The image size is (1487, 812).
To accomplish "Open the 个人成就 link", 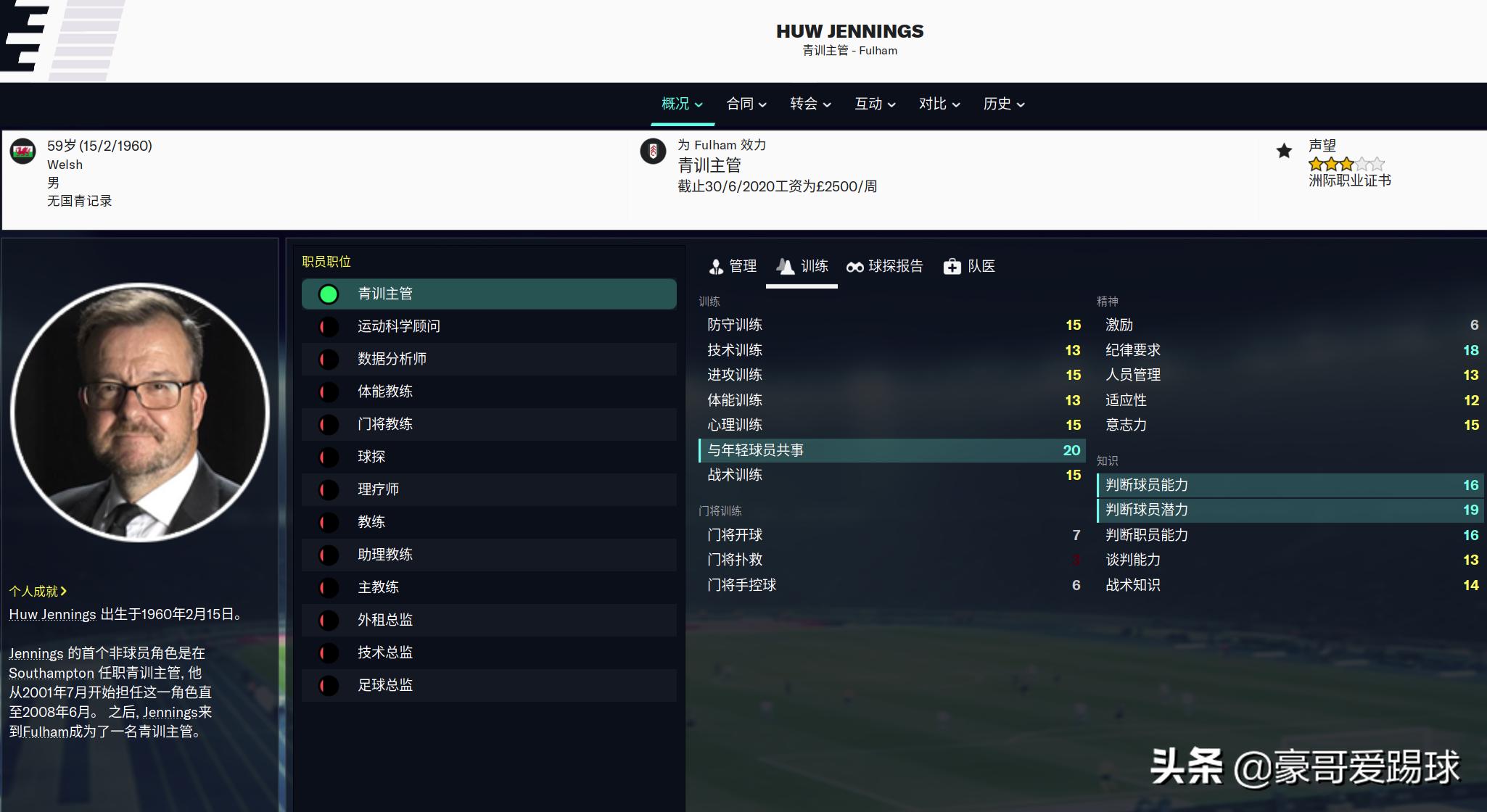I will [35, 591].
